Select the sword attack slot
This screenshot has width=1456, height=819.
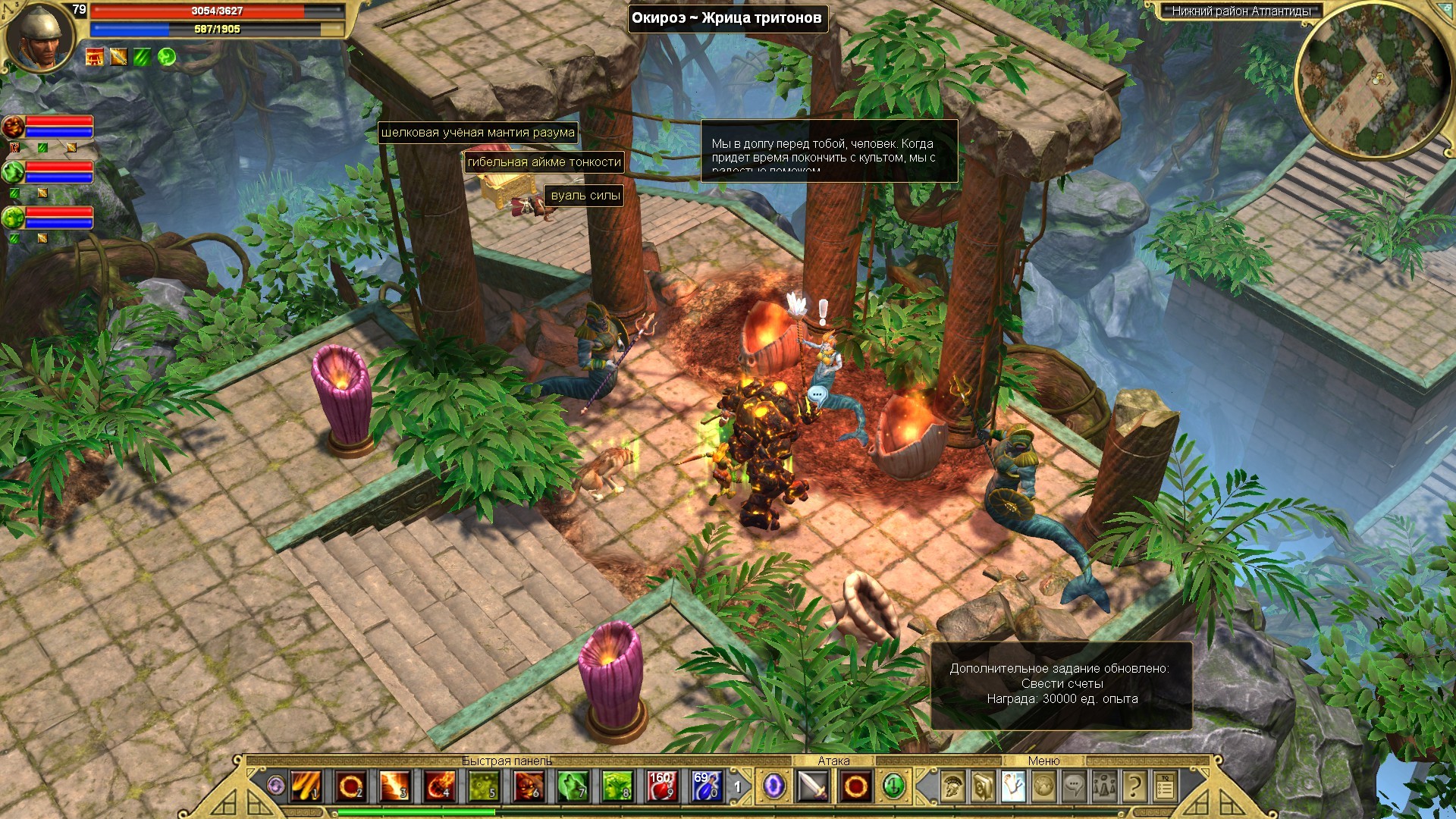coord(812,786)
